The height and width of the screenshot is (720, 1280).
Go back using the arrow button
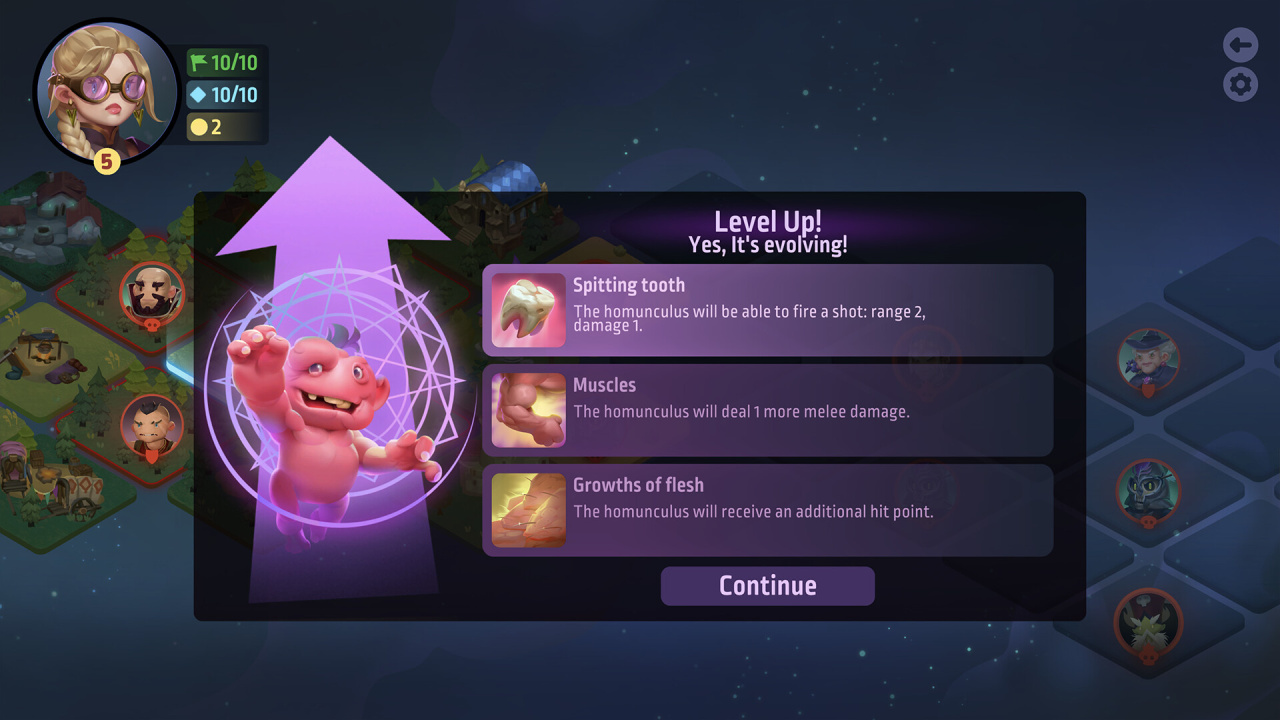[x=1240, y=45]
